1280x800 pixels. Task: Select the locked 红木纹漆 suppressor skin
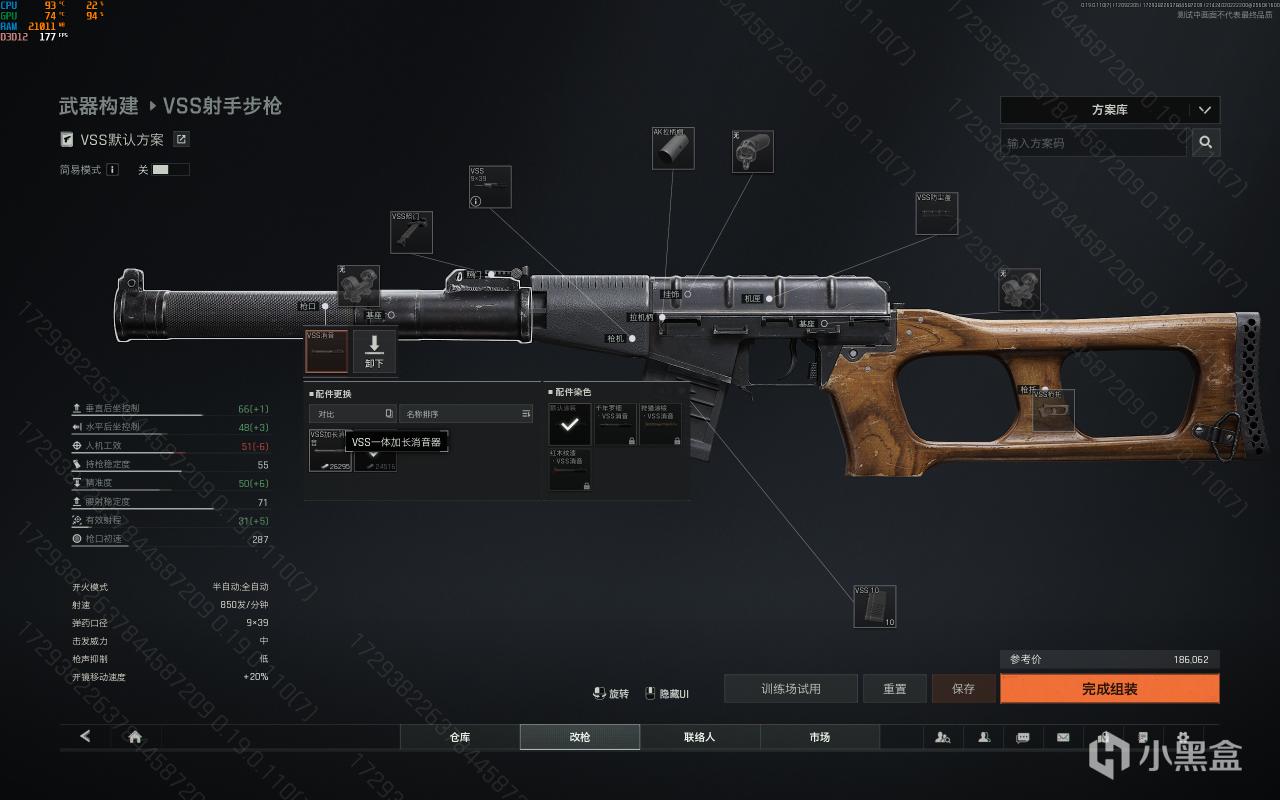[569, 469]
